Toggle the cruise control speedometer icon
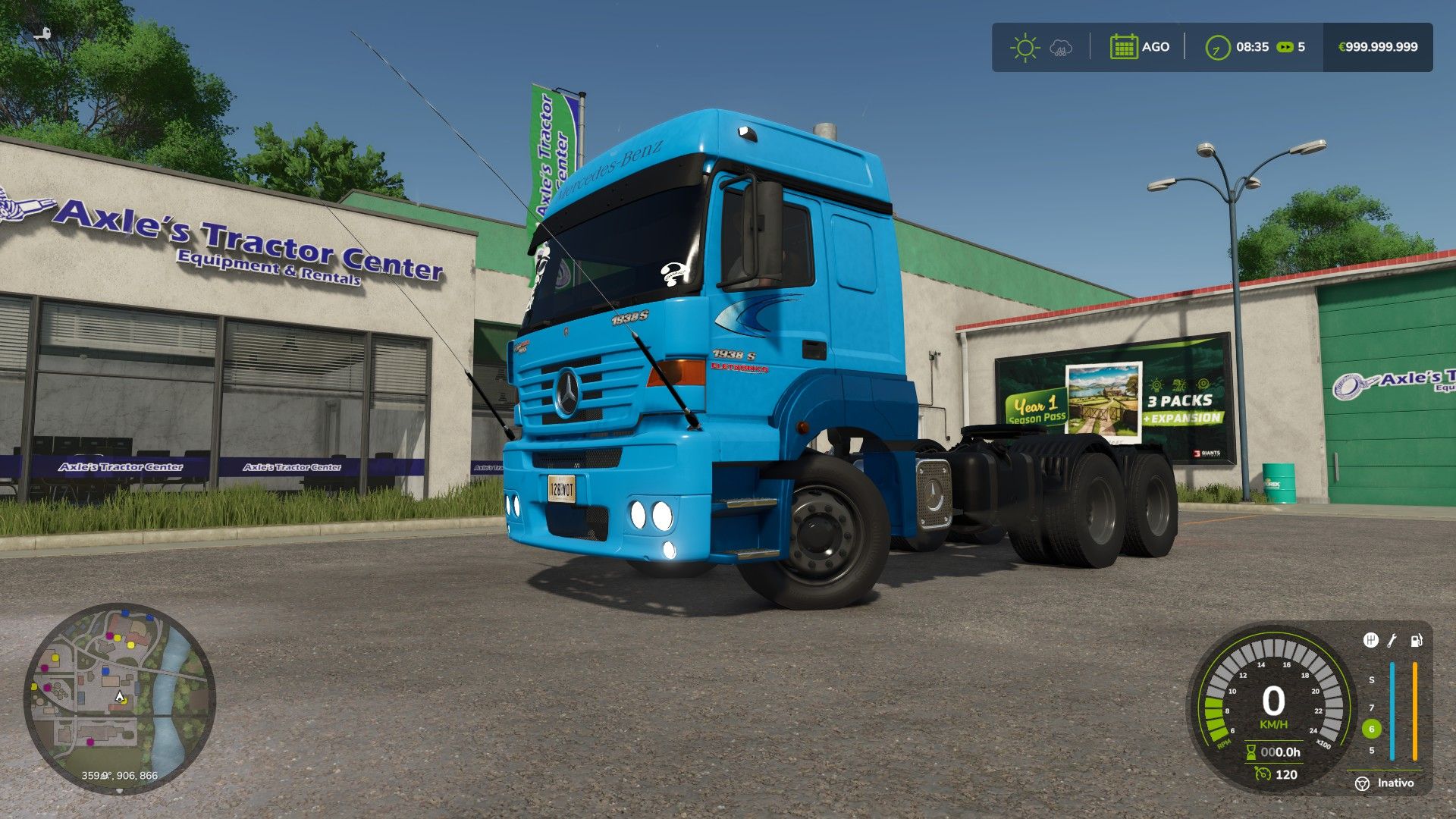Image resolution: width=1456 pixels, height=819 pixels. [x=1263, y=773]
